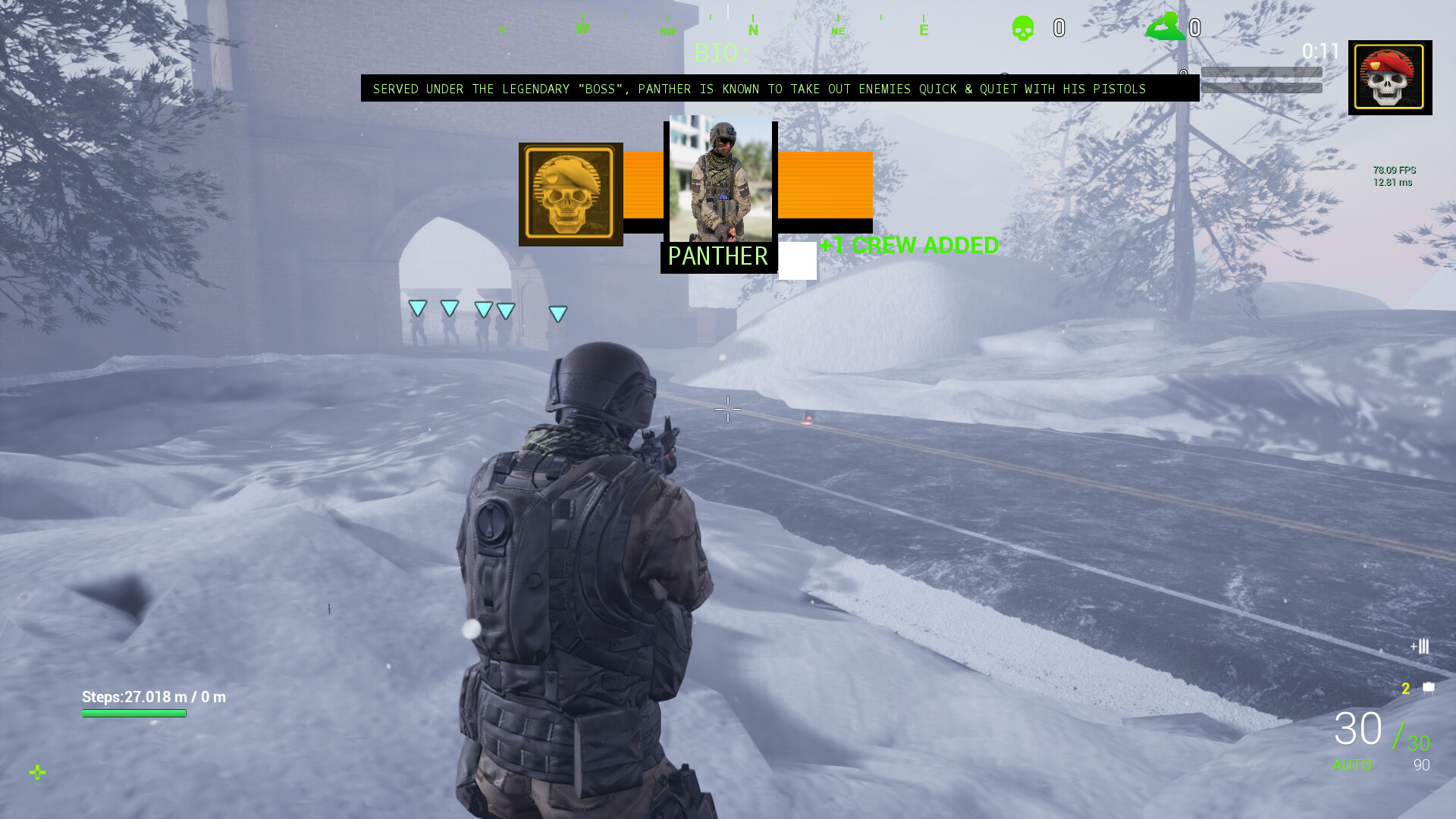1456x819 pixels.
Task: Click the green Steps progress bar
Action: point(134,714)
